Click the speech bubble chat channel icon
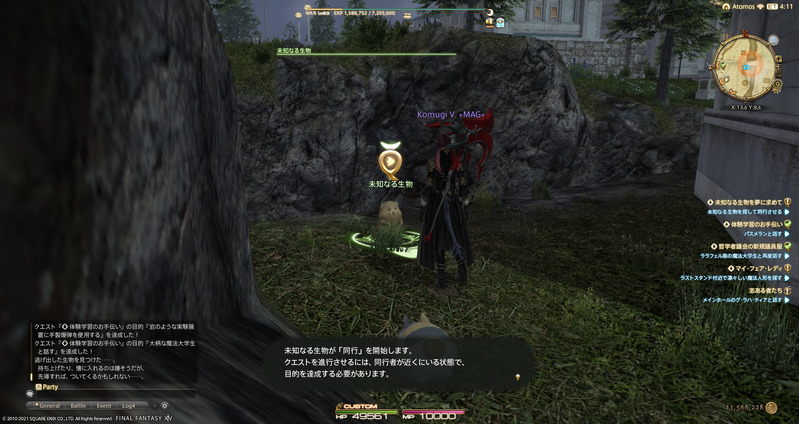 30,394
